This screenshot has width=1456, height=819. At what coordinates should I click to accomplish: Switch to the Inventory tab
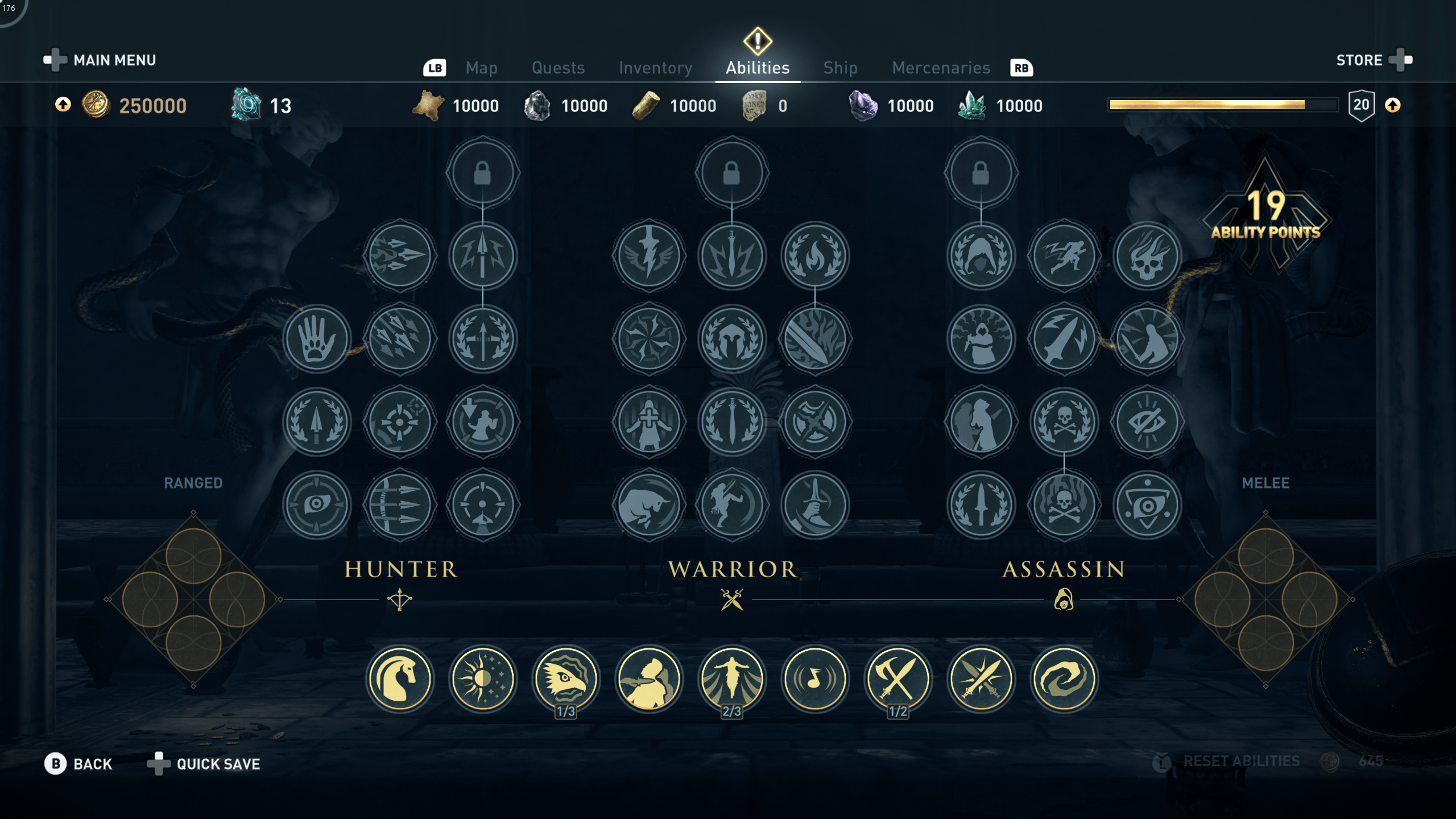655,68
